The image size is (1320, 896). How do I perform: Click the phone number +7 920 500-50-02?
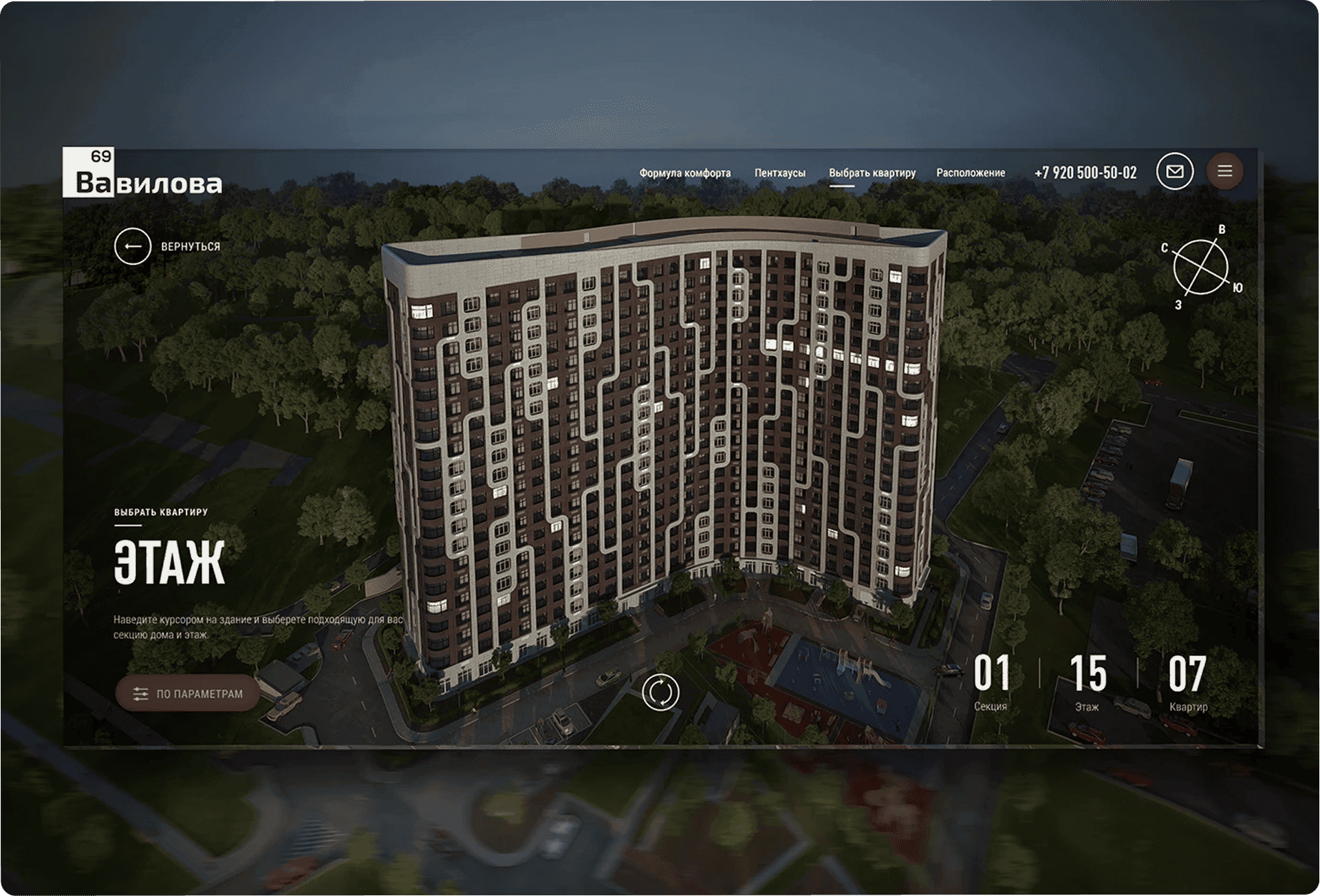pos(1085,173)
